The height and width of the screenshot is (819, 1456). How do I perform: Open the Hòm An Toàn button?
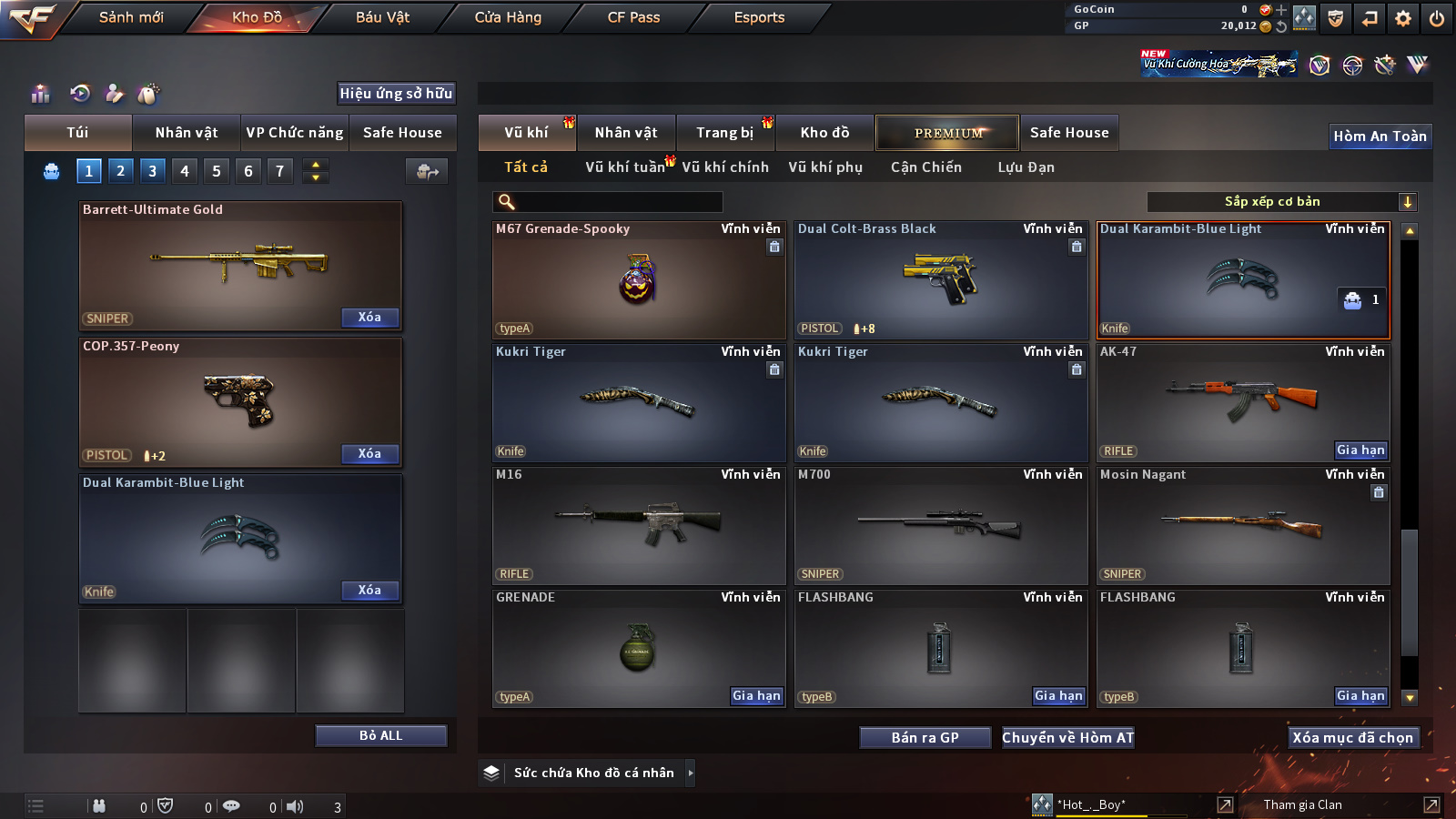[1380, 136]
